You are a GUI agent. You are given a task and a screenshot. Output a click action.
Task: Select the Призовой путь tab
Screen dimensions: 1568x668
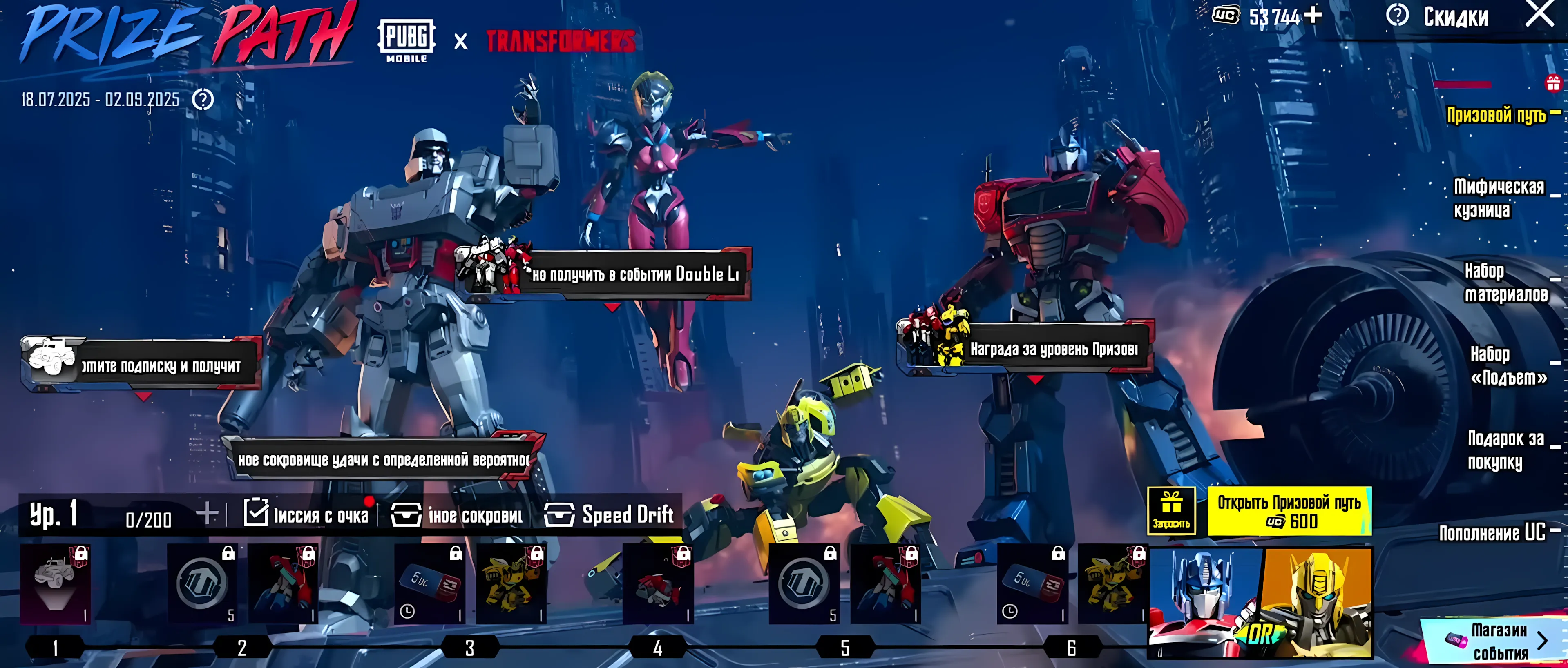tap(1496, 114)
